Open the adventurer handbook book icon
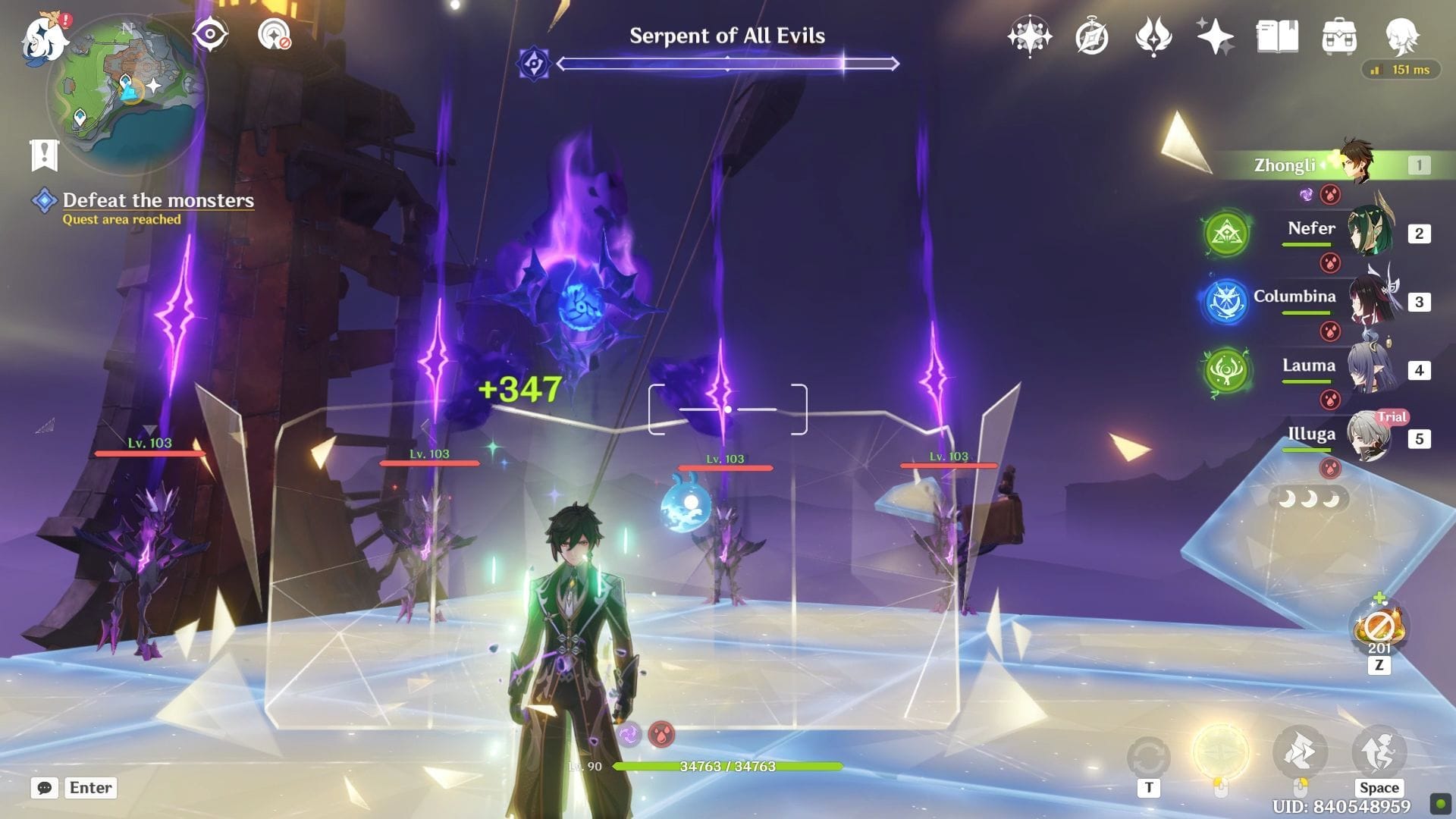 1277,36
